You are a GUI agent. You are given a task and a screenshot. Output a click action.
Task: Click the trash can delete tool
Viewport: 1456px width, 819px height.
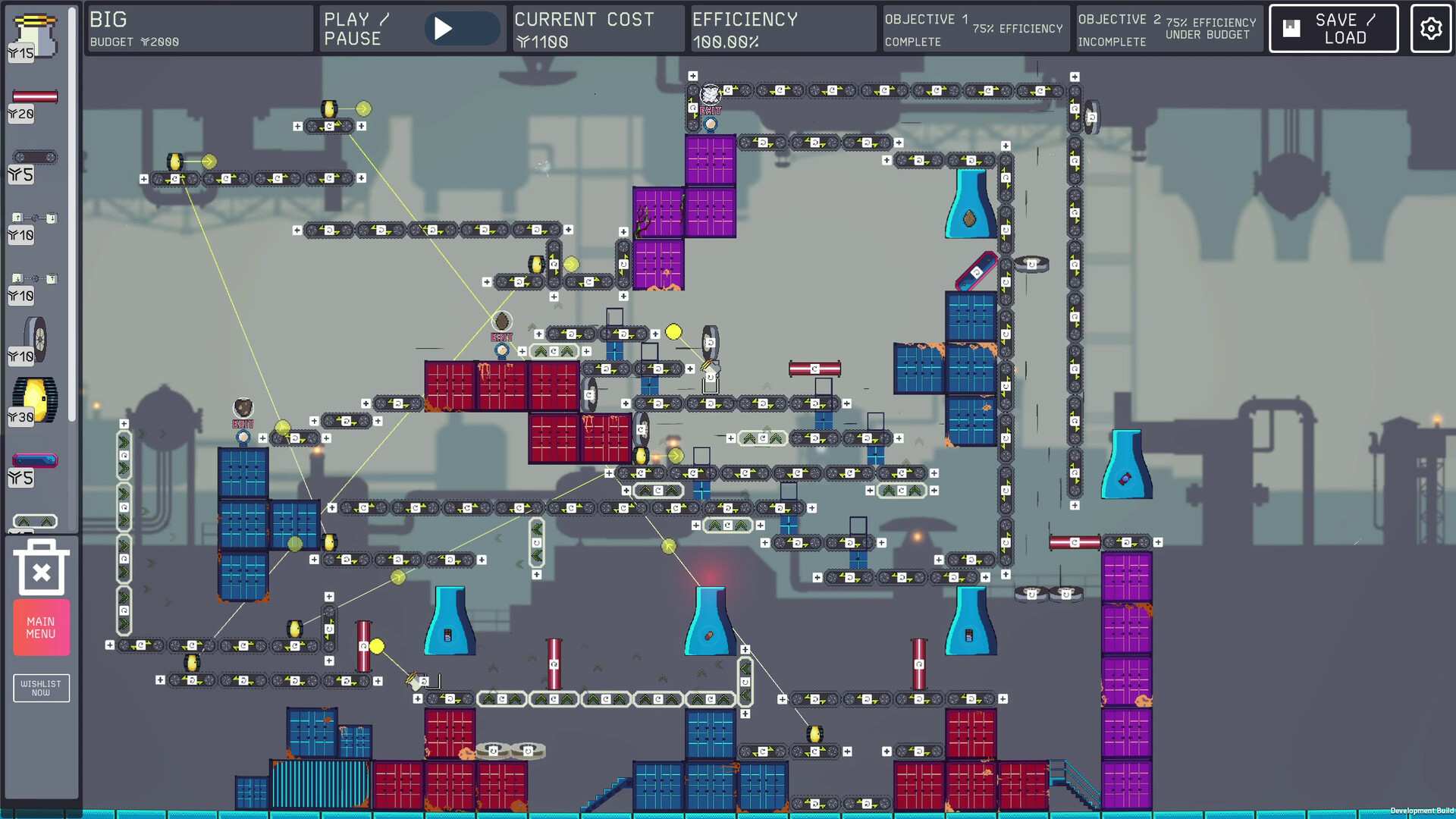coord(41,567)
